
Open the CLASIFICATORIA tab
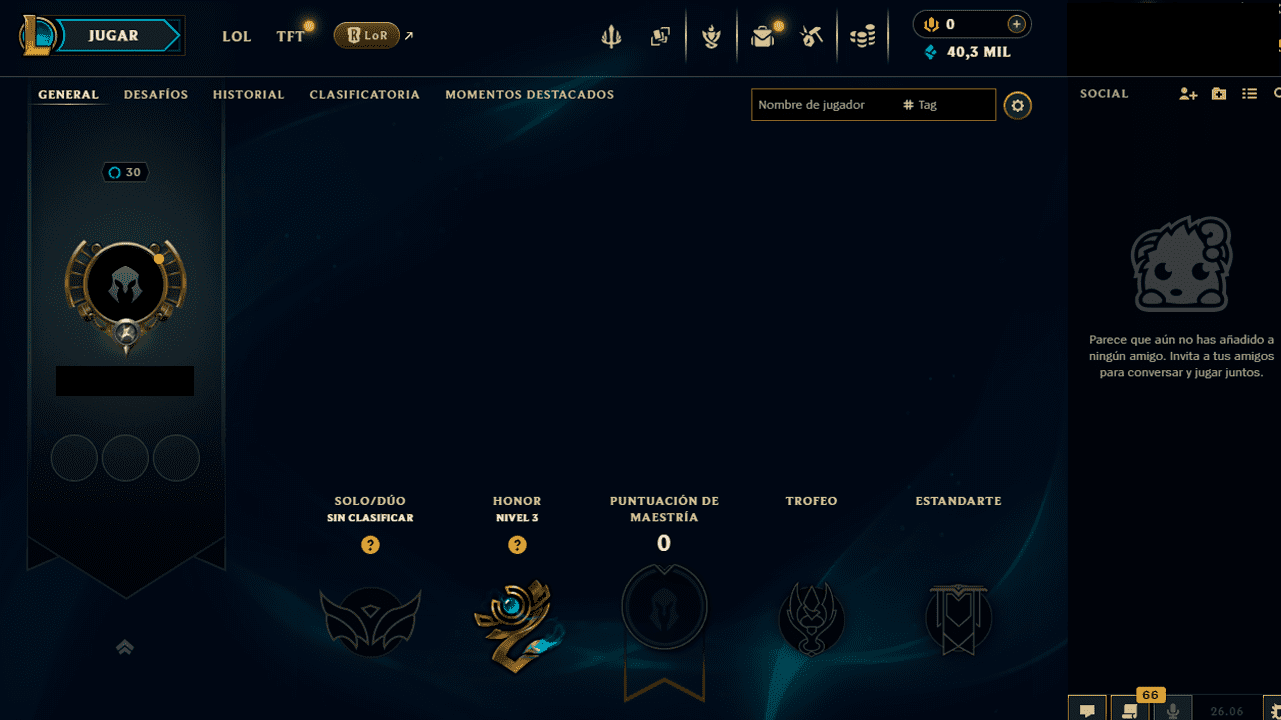click(364, 94)
